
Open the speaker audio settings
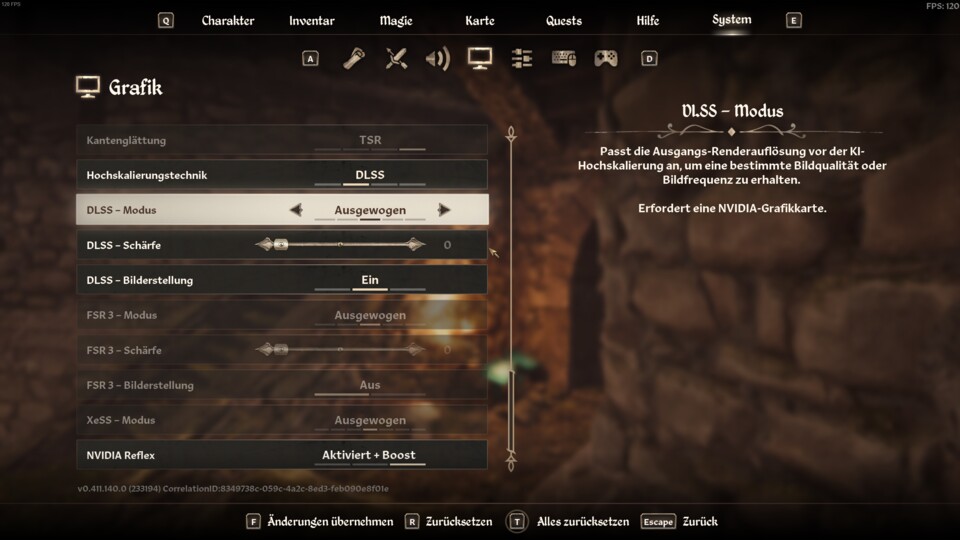click(437, 59)
